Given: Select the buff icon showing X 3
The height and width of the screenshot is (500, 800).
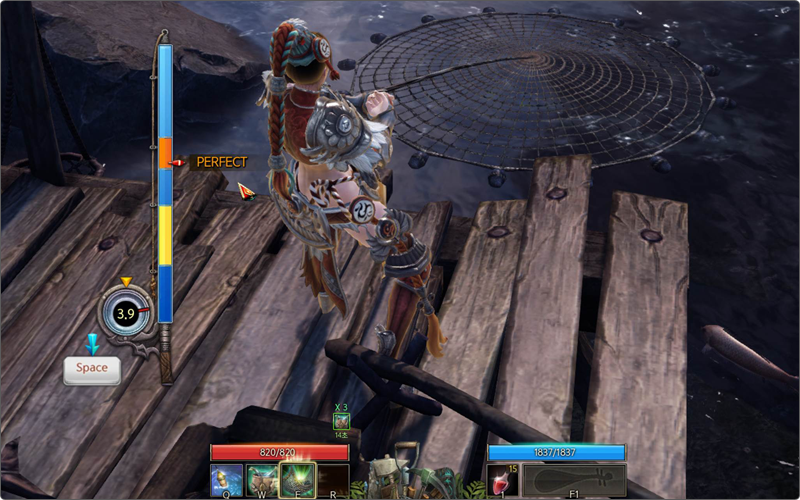Looking at the screenshot, I should click(x=342, y=421).
